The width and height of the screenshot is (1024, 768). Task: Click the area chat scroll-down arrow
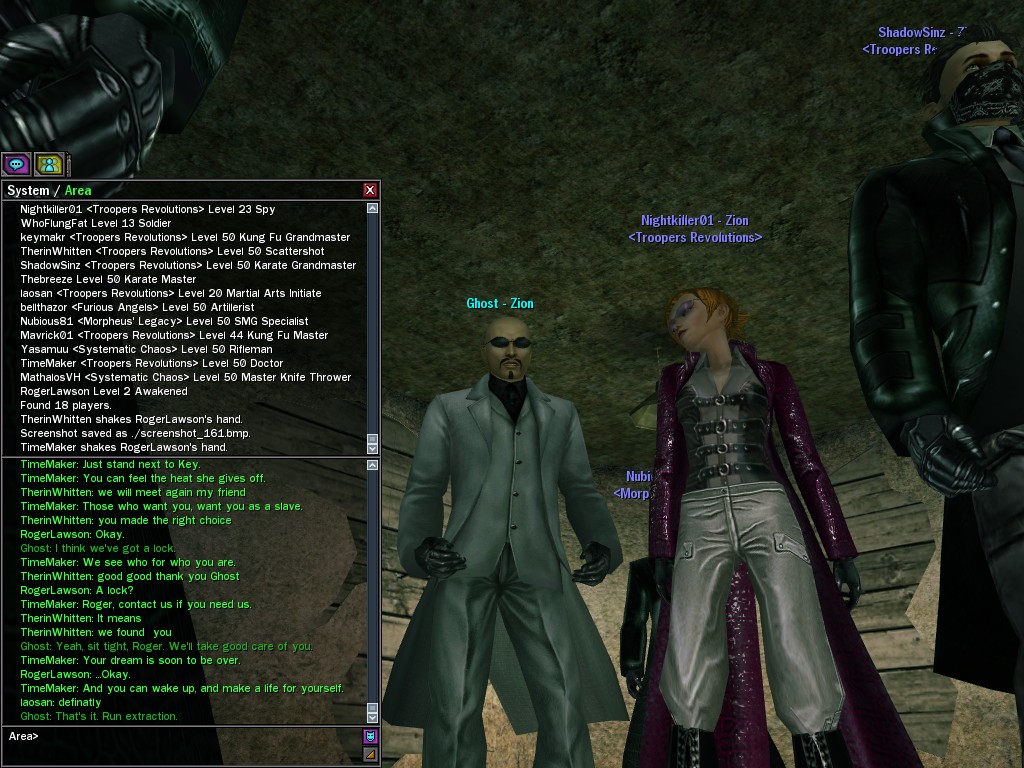(373, 716)
